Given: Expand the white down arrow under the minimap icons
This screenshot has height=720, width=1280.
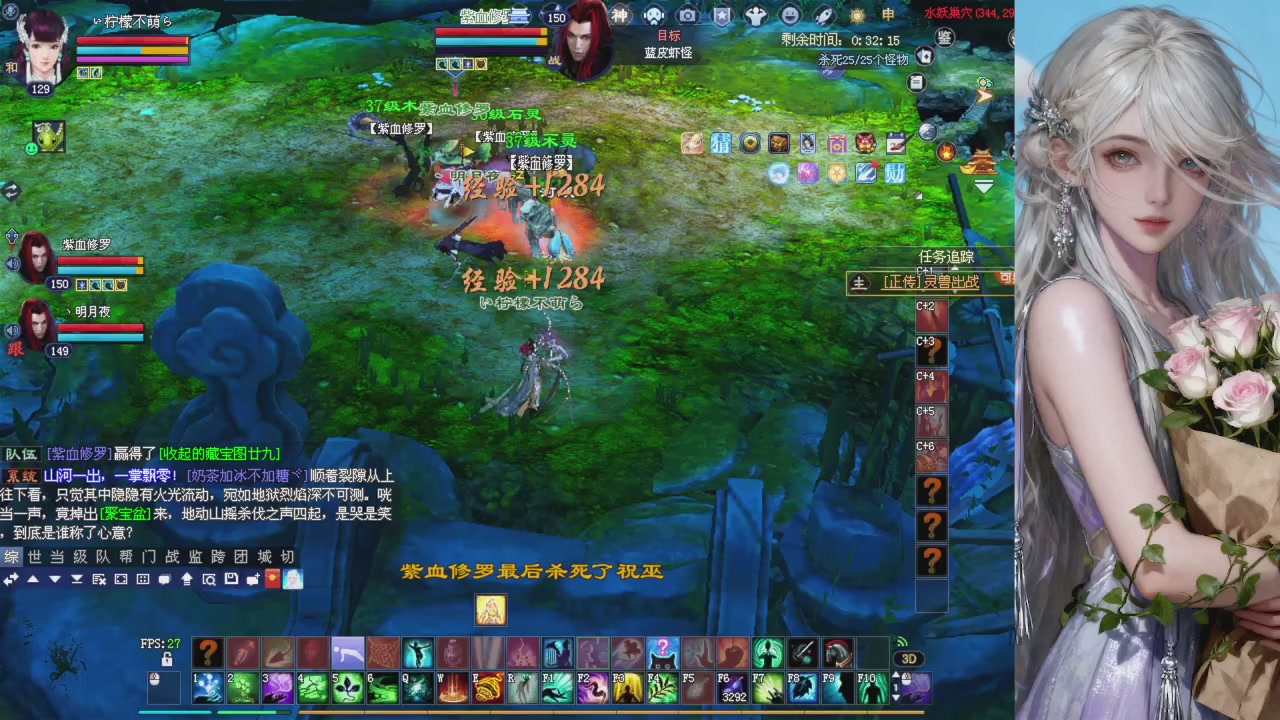Looking at the screenshot, I should pos(984,187).
